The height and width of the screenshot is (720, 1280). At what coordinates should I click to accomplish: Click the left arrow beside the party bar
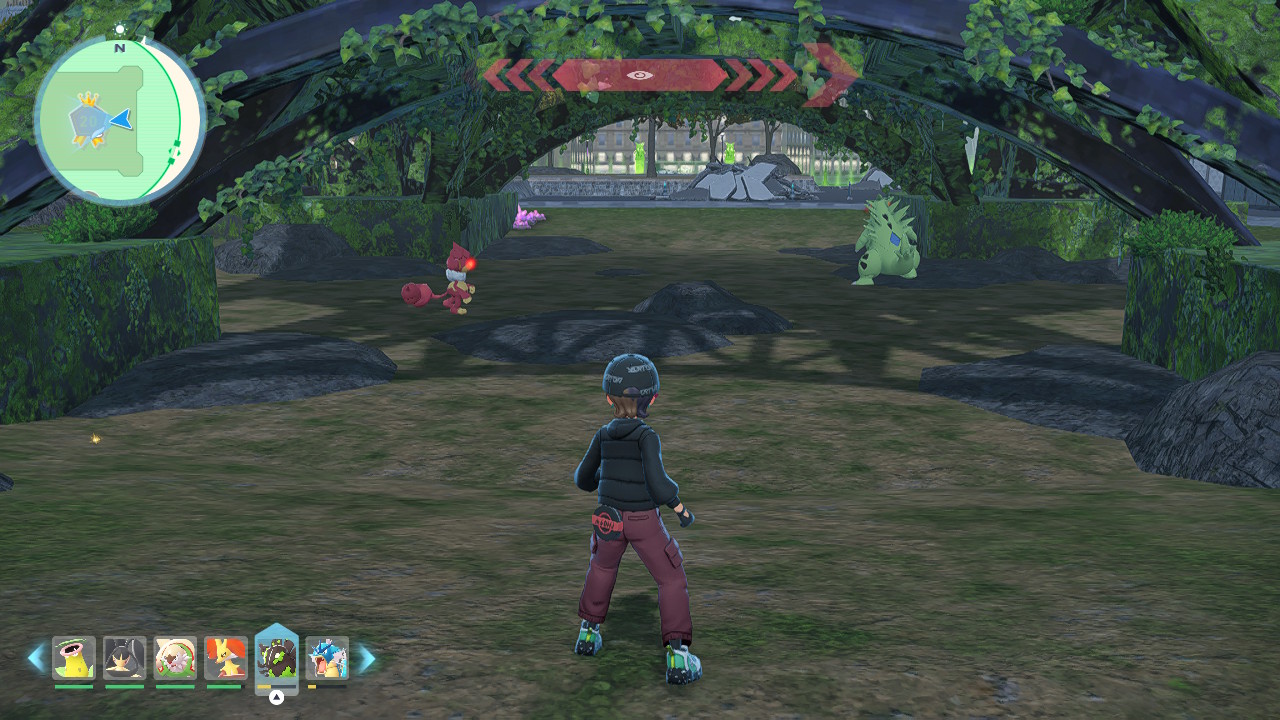tap(36, 658)
